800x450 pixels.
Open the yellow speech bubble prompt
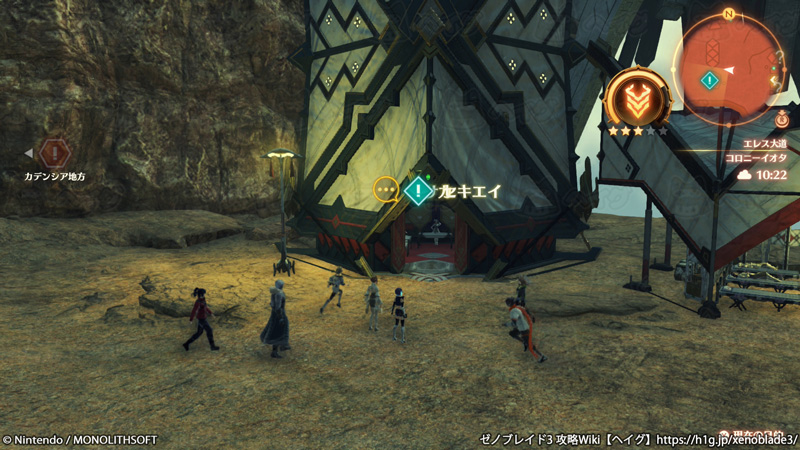tap(385, 189)
